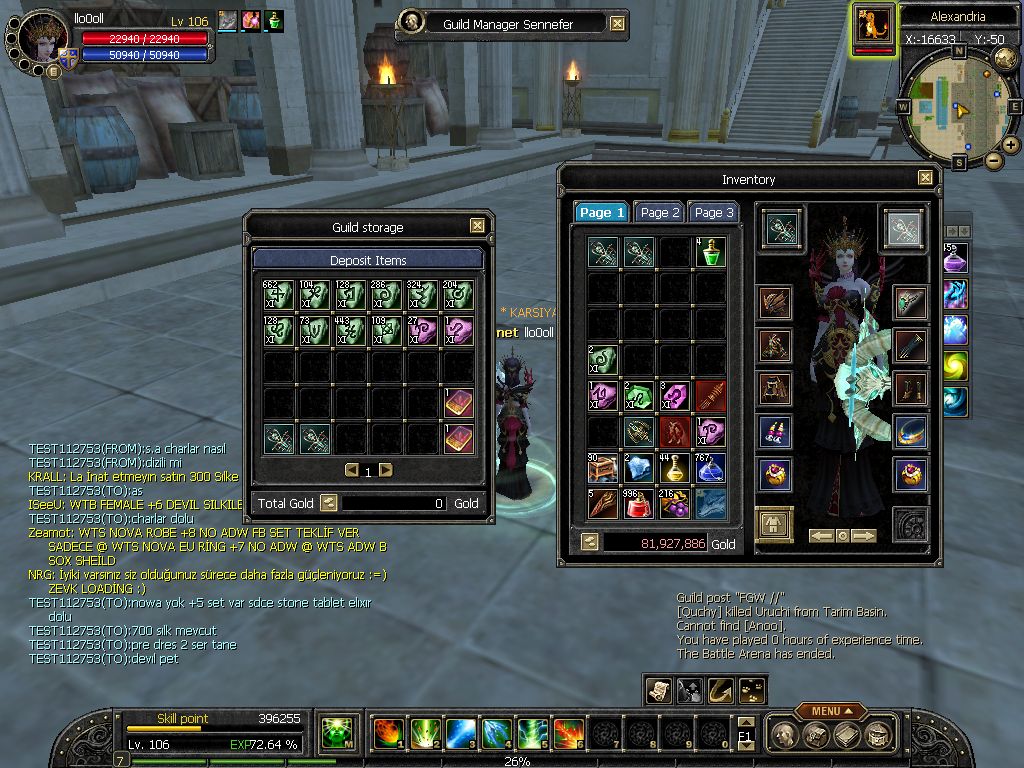Open the MENU button on bottom bar

click(x=830, y=711)
